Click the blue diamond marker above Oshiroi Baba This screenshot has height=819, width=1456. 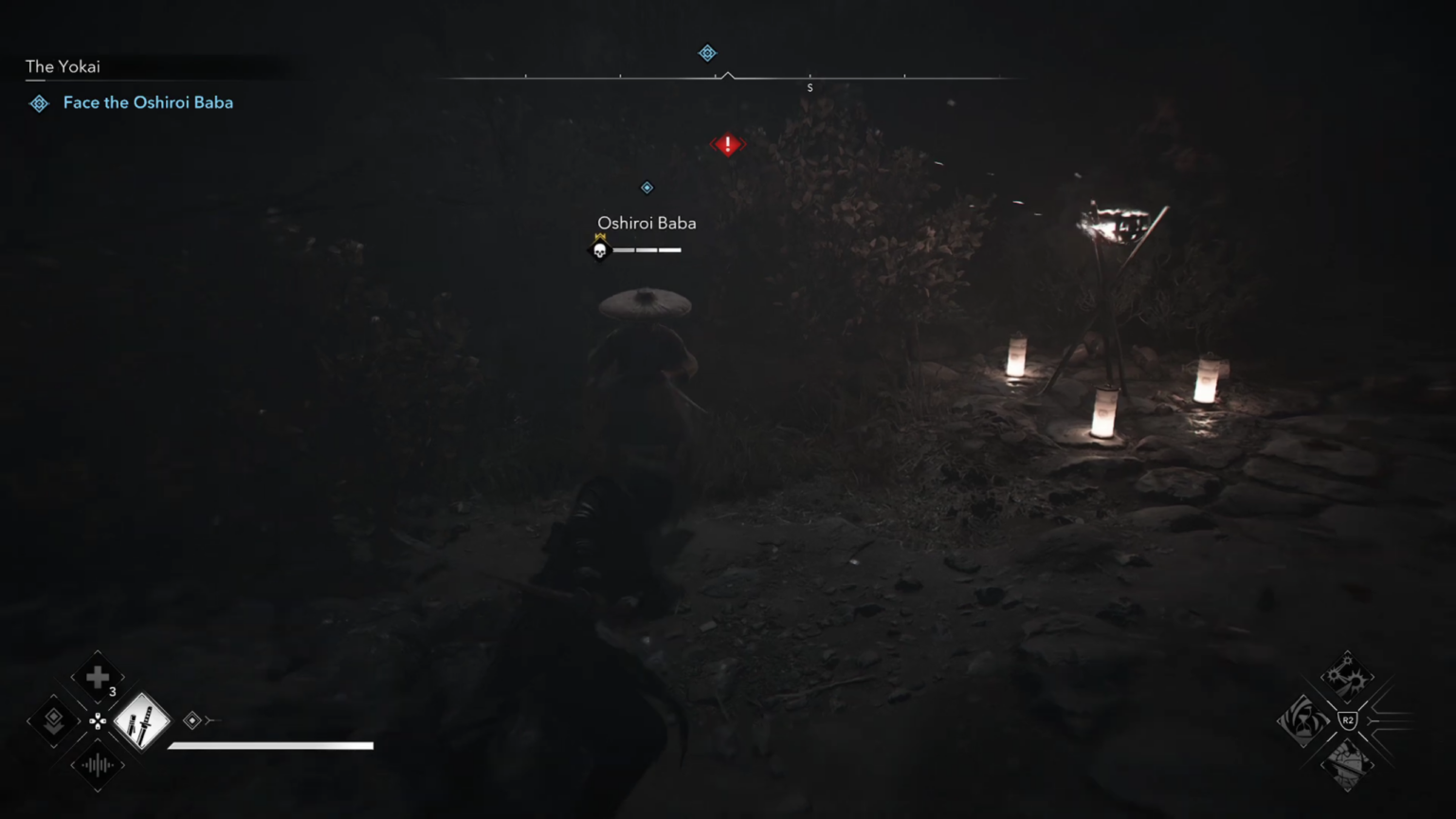pyautogui.click(x=647, y=187)
